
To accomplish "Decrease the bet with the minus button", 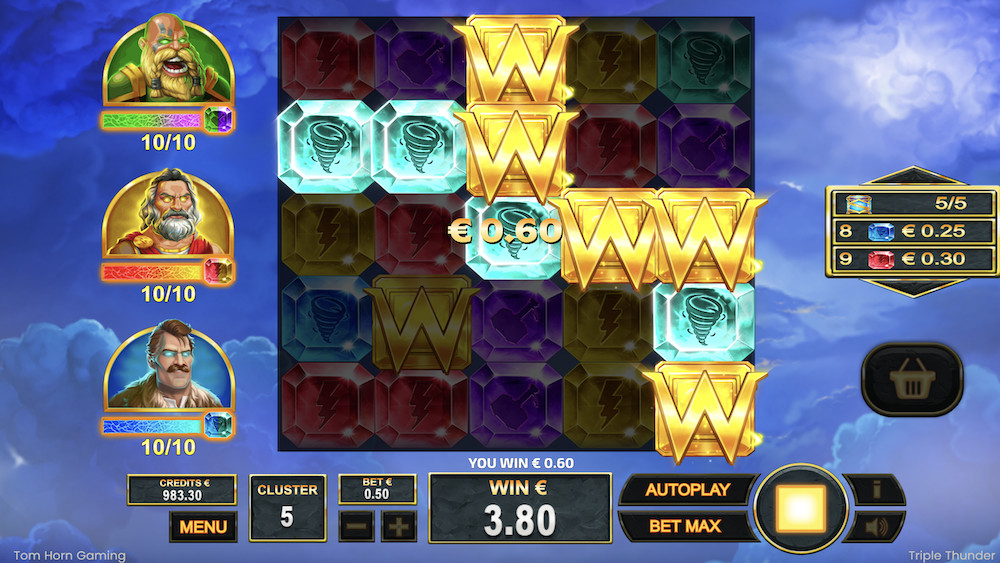I will (356, 526).
